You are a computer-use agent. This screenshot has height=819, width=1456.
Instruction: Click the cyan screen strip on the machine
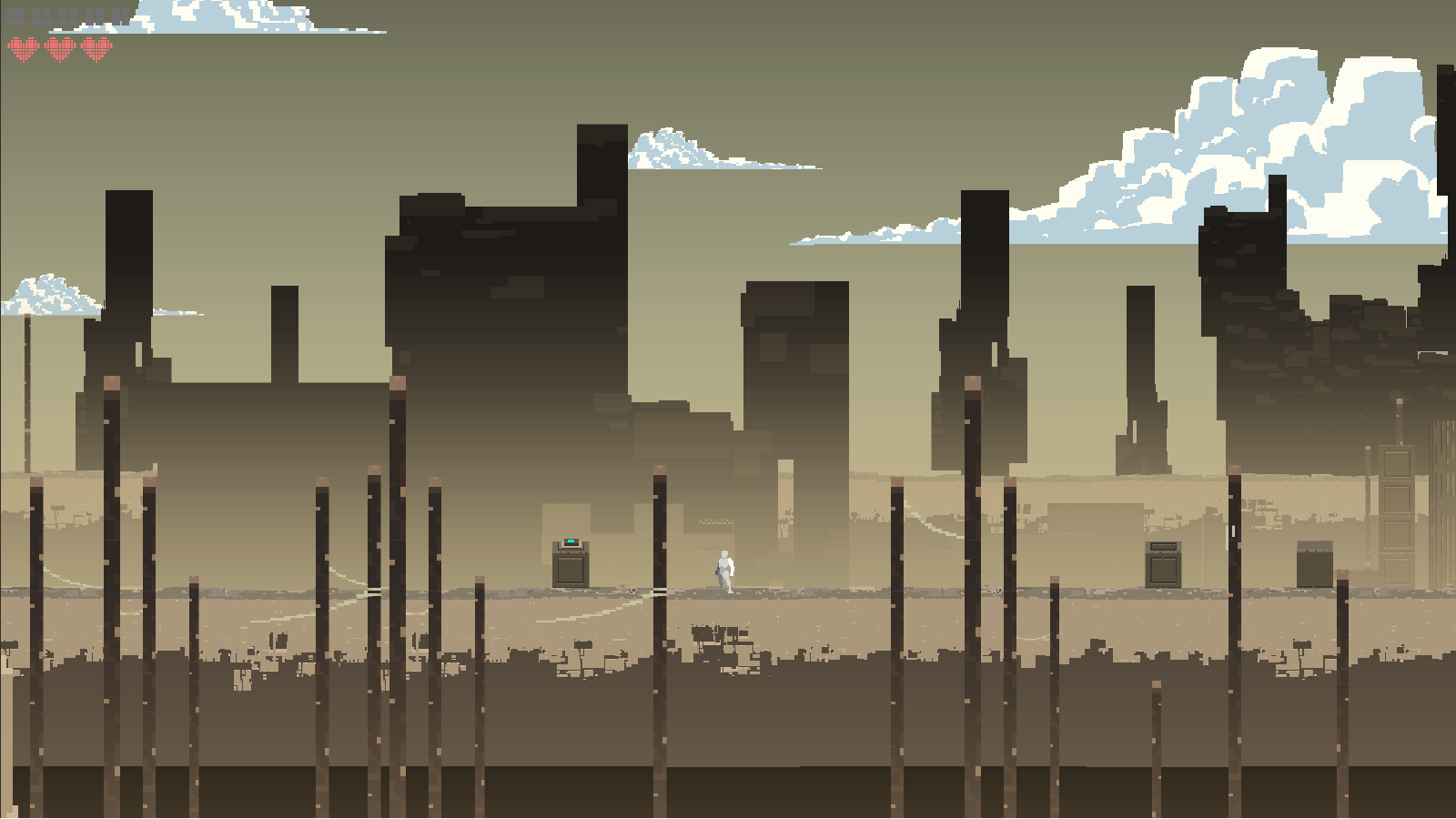click(x=571, y=541)
